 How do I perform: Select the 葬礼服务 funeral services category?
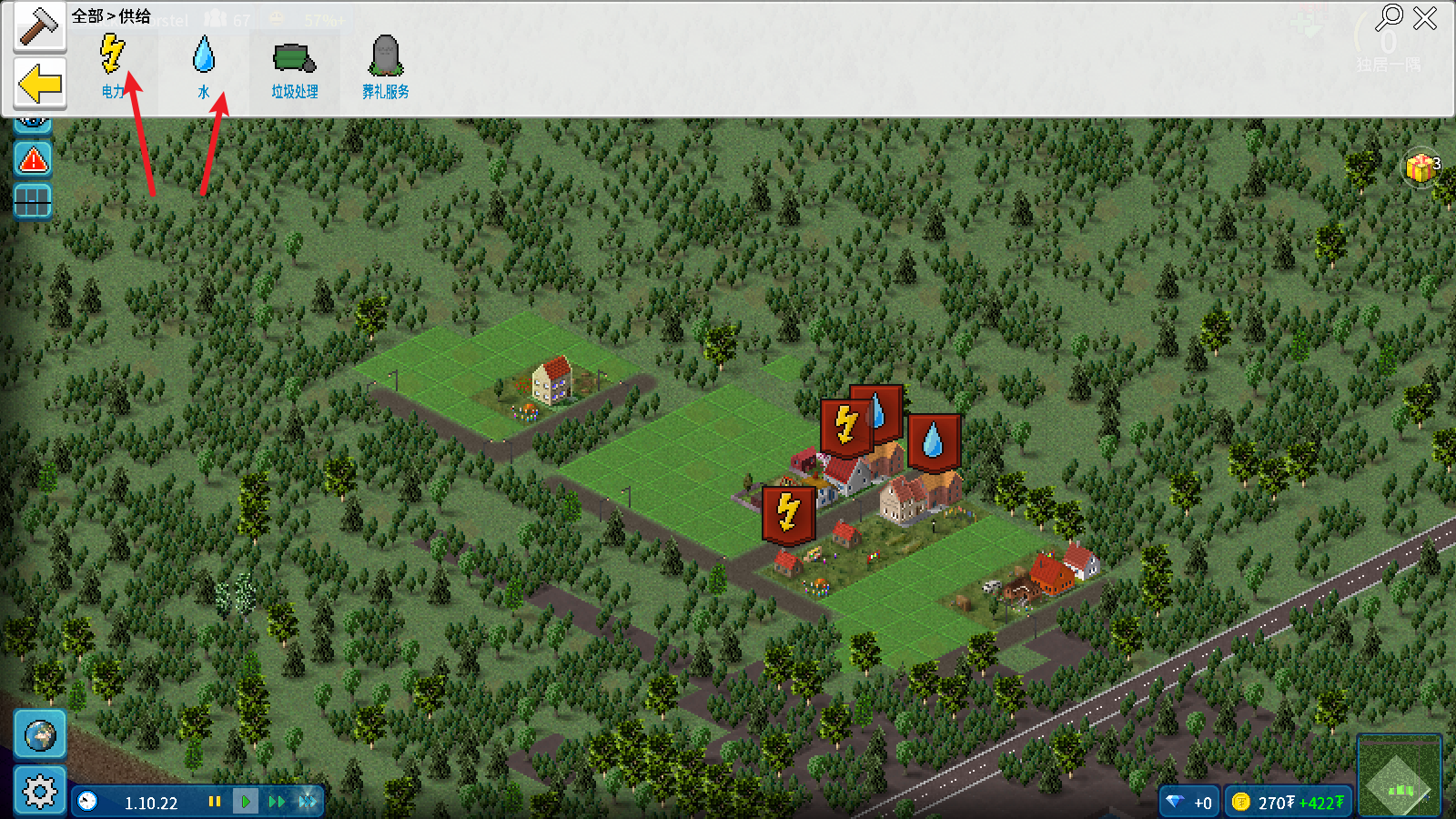(x=385, y=66)
